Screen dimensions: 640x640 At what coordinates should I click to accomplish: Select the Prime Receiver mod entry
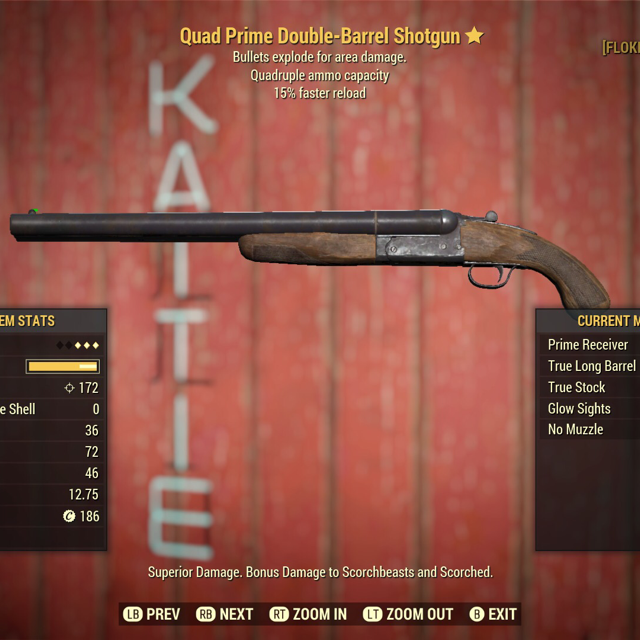tap(590, 345)
